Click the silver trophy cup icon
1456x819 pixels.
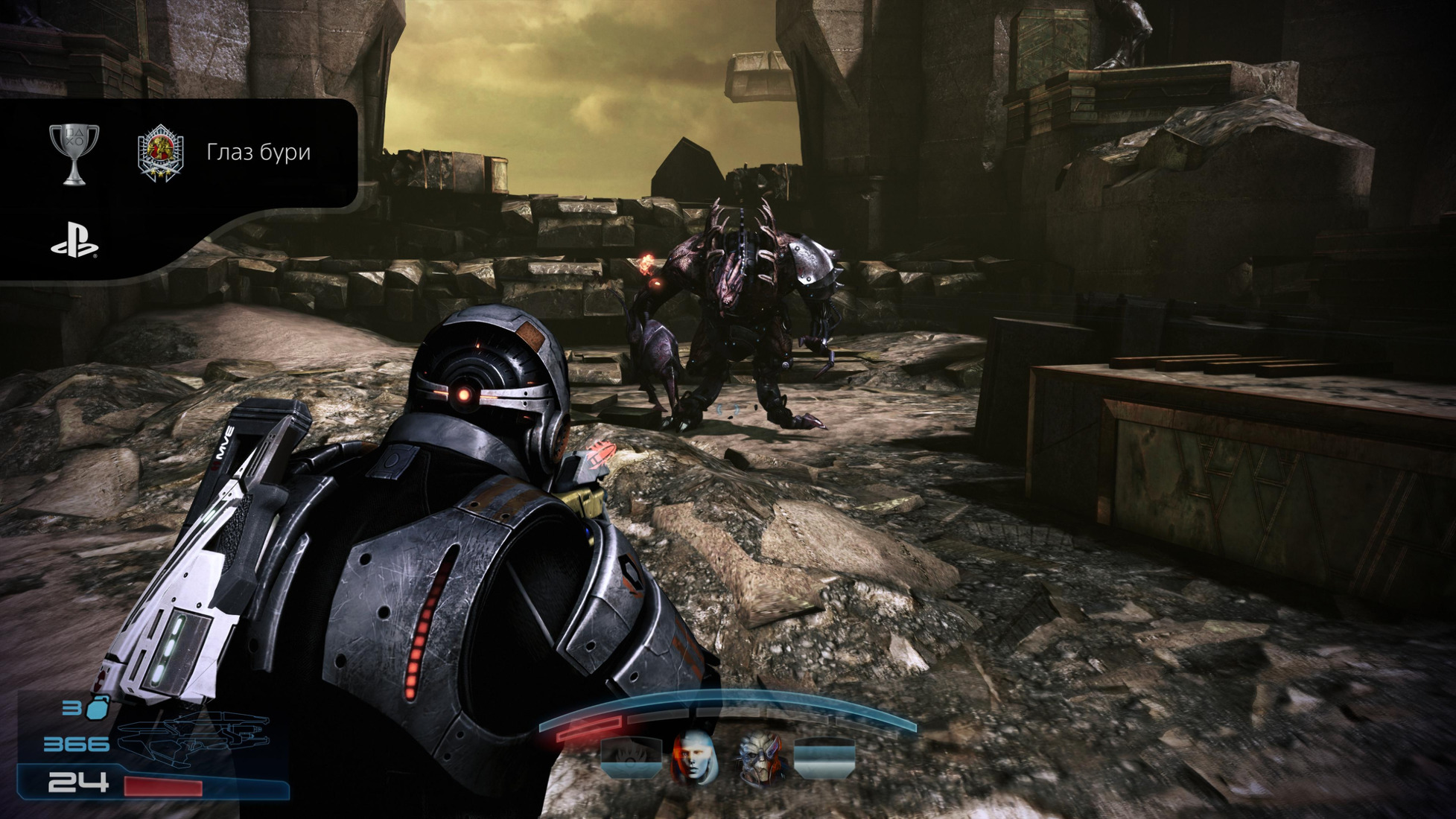(74, 153)
